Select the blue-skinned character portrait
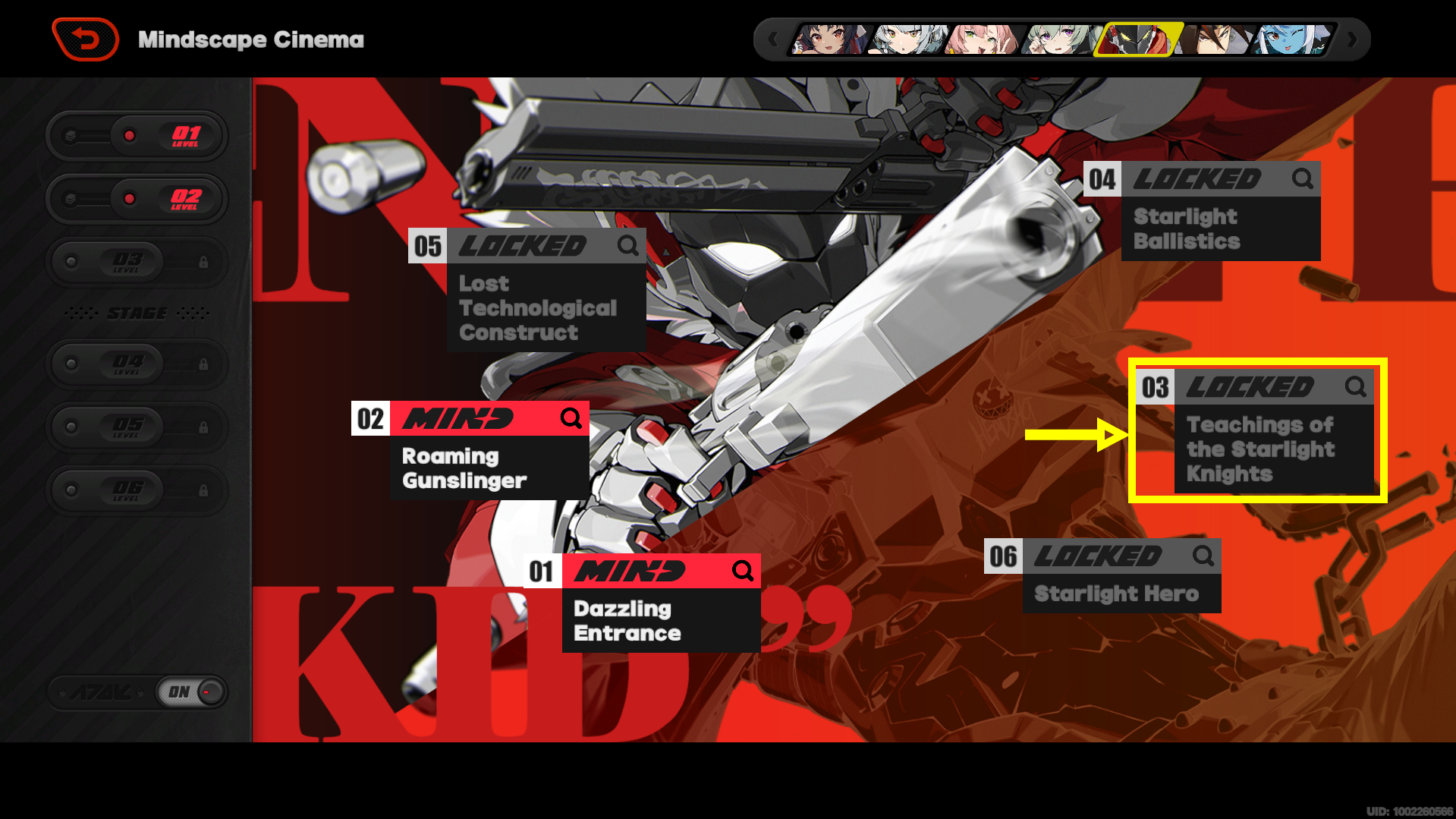The width and height of the screenshot is (1456, 819). coord(1293,39)
